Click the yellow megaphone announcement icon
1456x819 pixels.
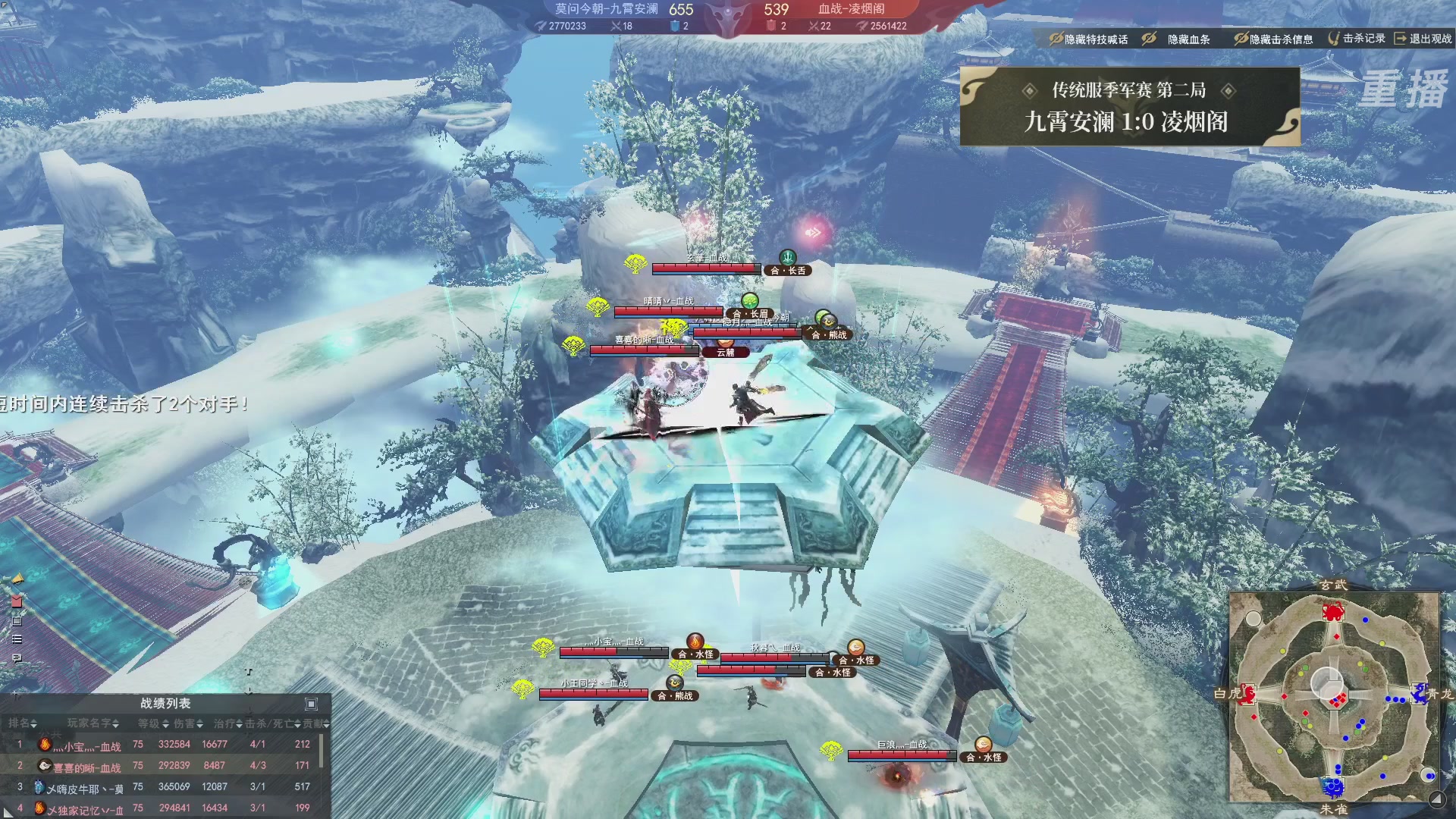click(x=17, y=579)
